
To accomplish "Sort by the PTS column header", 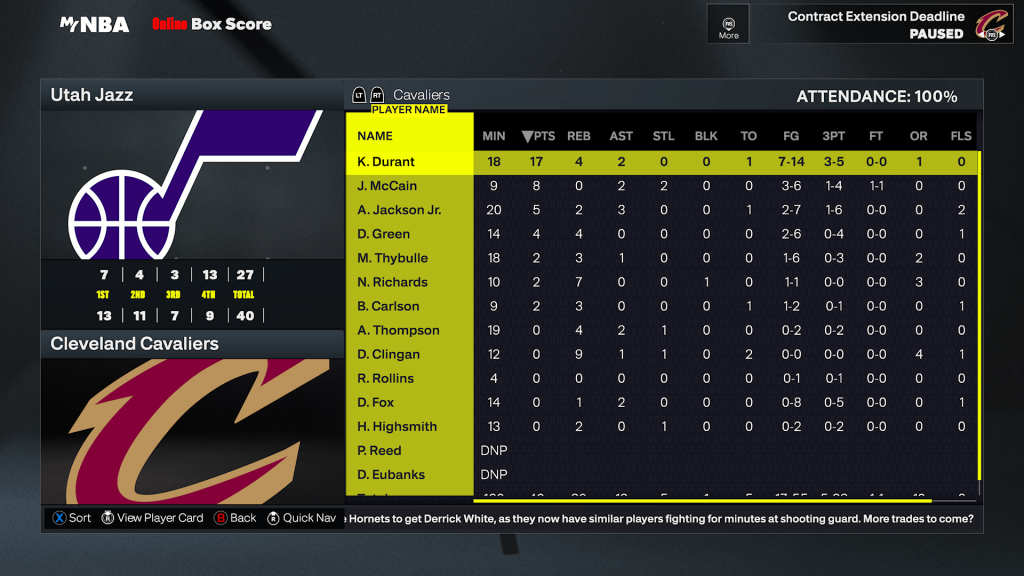I will click(x=538, y=136).
